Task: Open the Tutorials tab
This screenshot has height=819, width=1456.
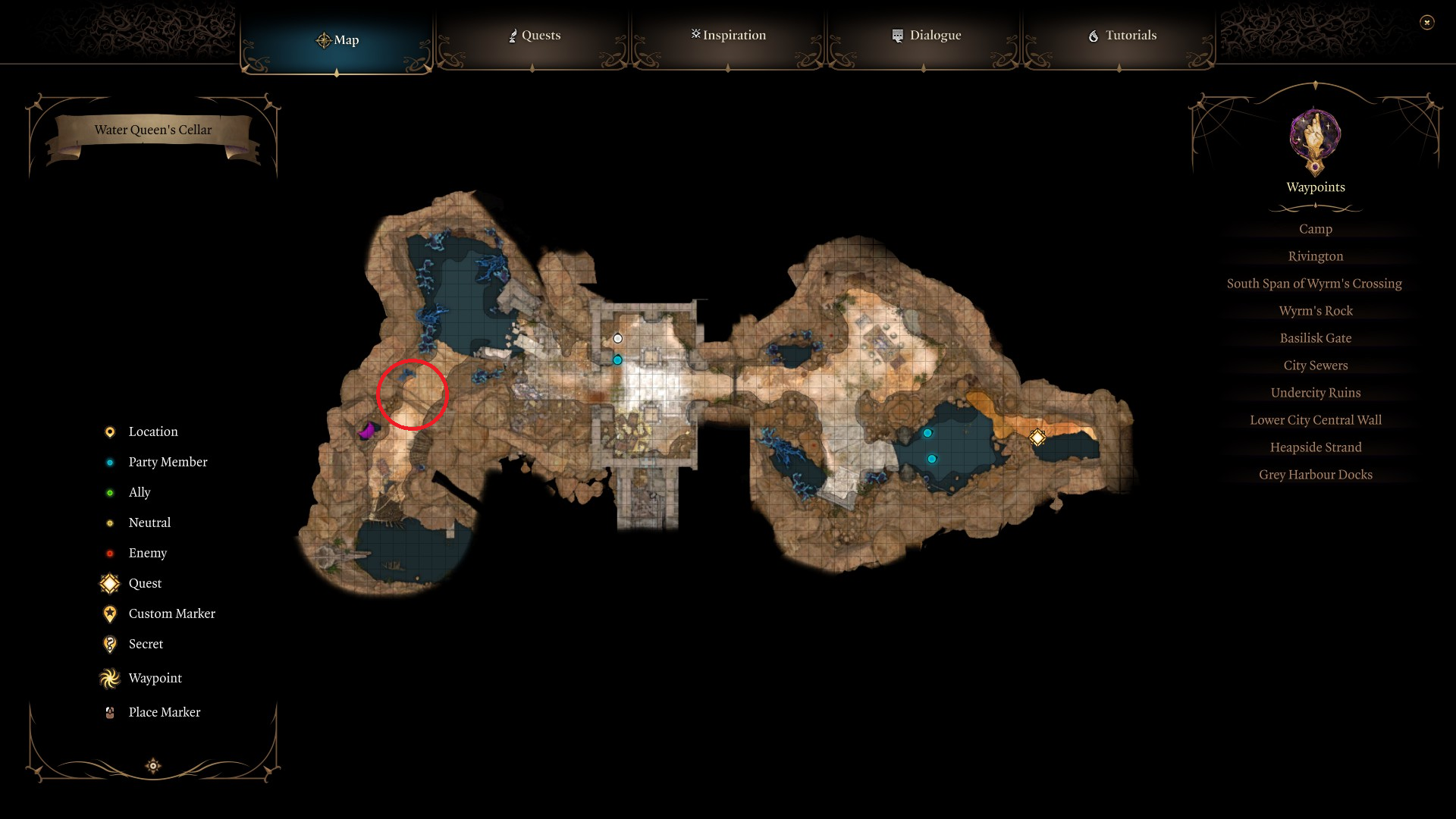Action: [1122, 35]
